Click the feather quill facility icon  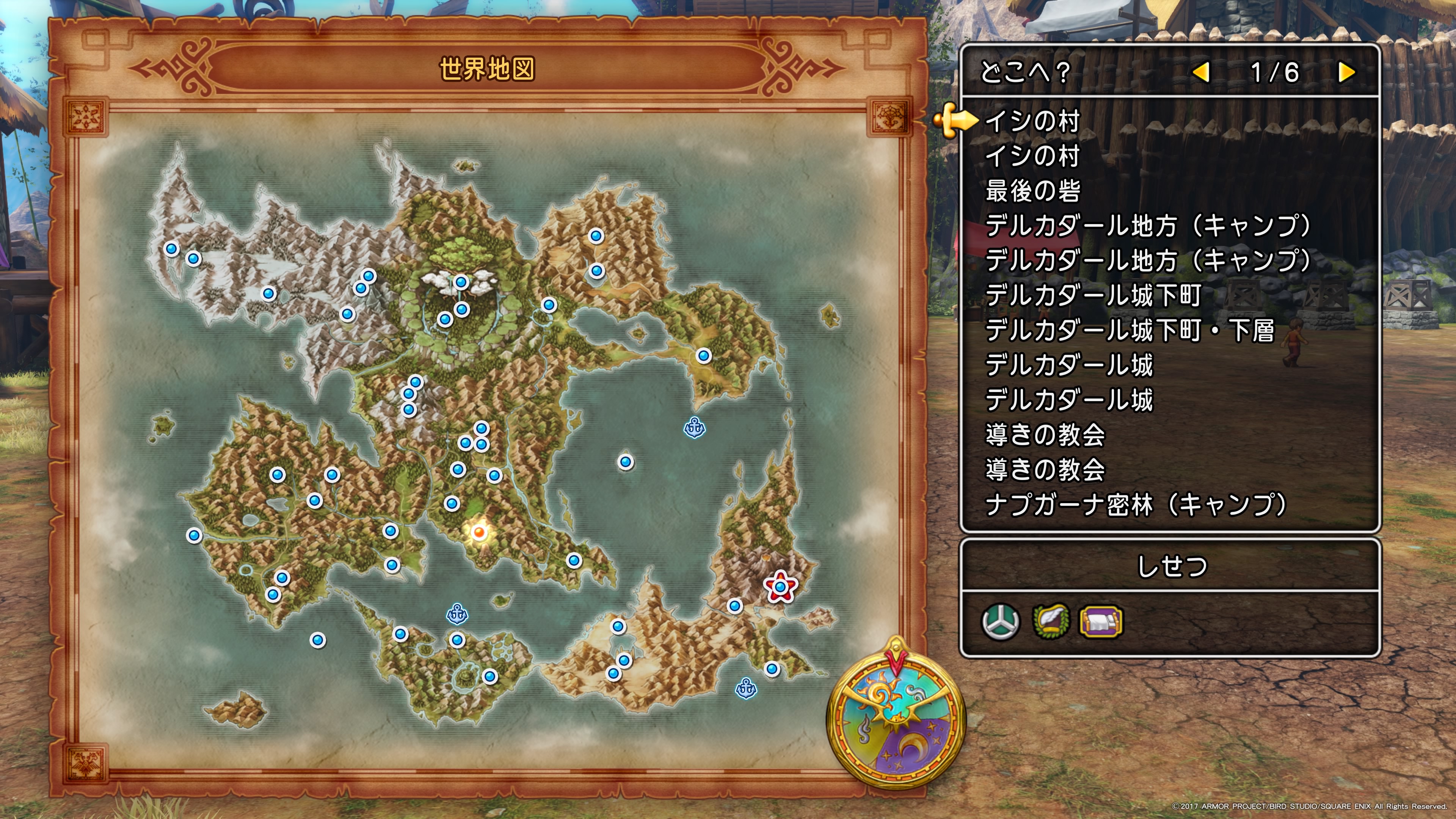point(1051,622)
